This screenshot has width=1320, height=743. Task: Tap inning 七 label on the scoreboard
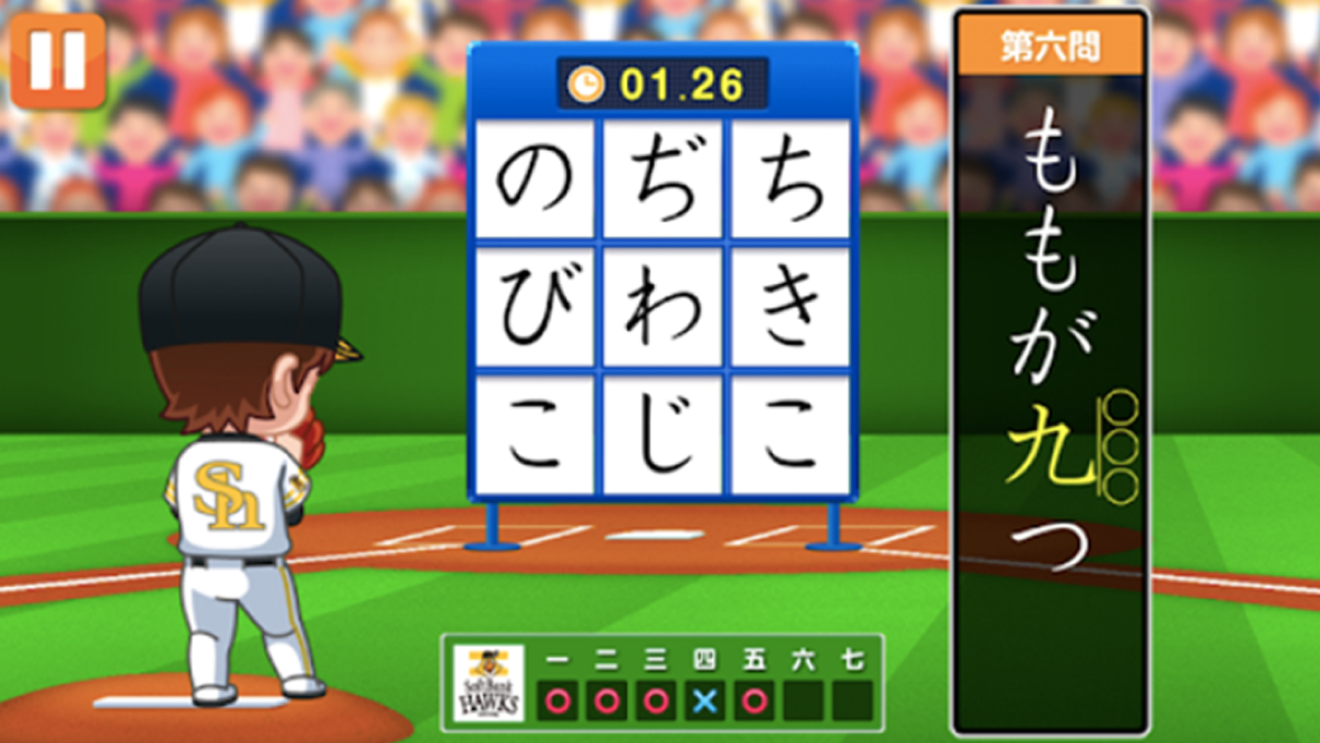[855, 659]
